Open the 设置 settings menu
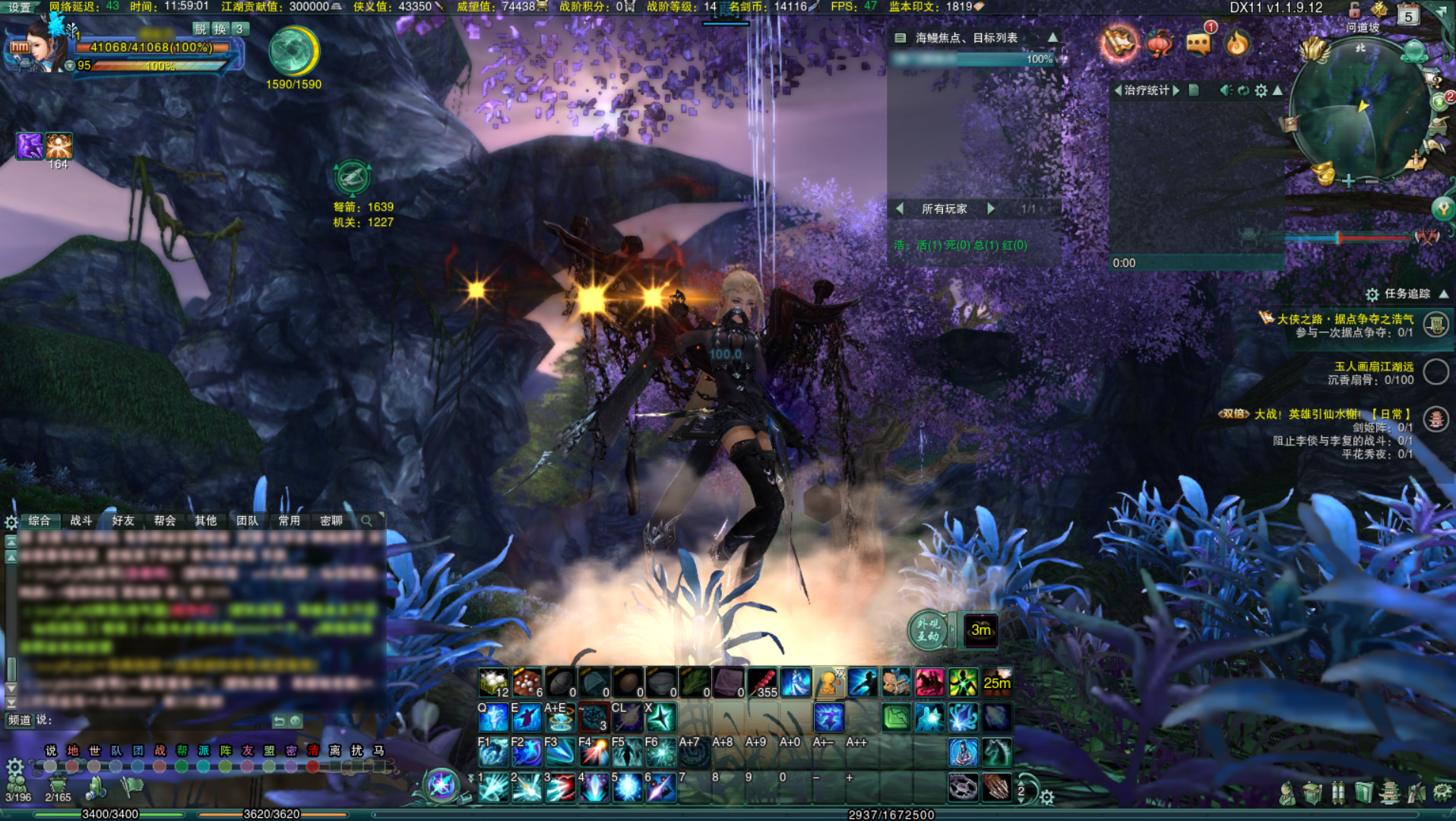Viewport: 1456px width, 821px height. coord(20,7)
